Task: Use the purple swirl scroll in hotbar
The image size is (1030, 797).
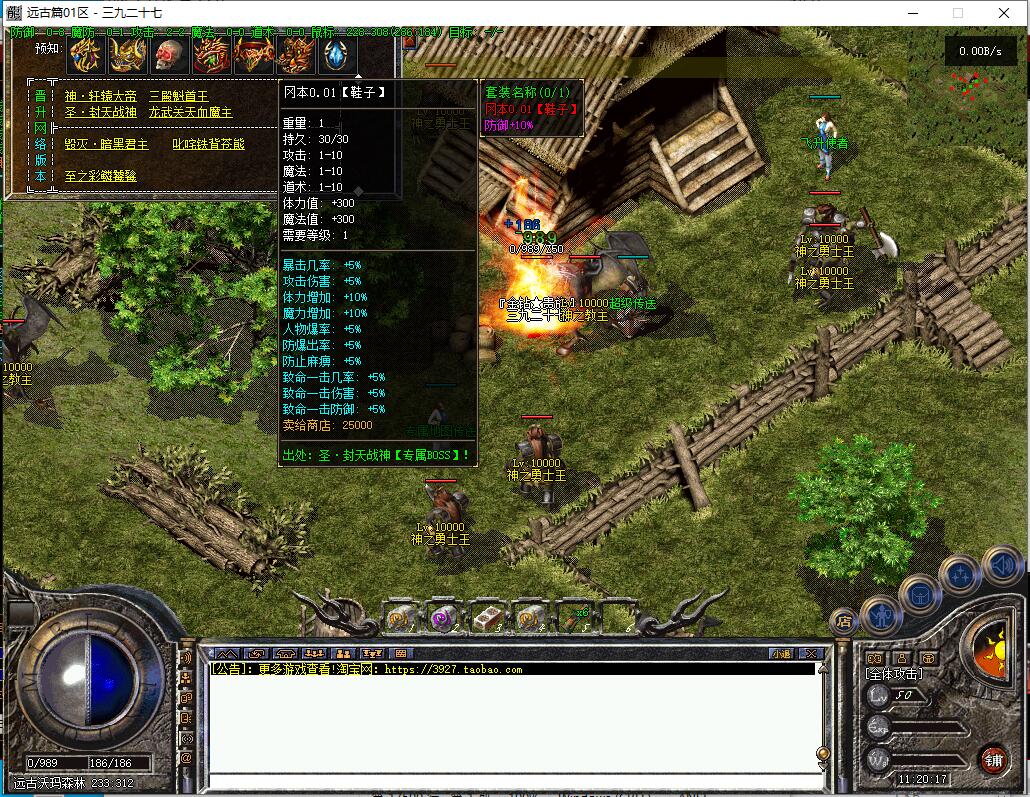Action: (443, 619)
